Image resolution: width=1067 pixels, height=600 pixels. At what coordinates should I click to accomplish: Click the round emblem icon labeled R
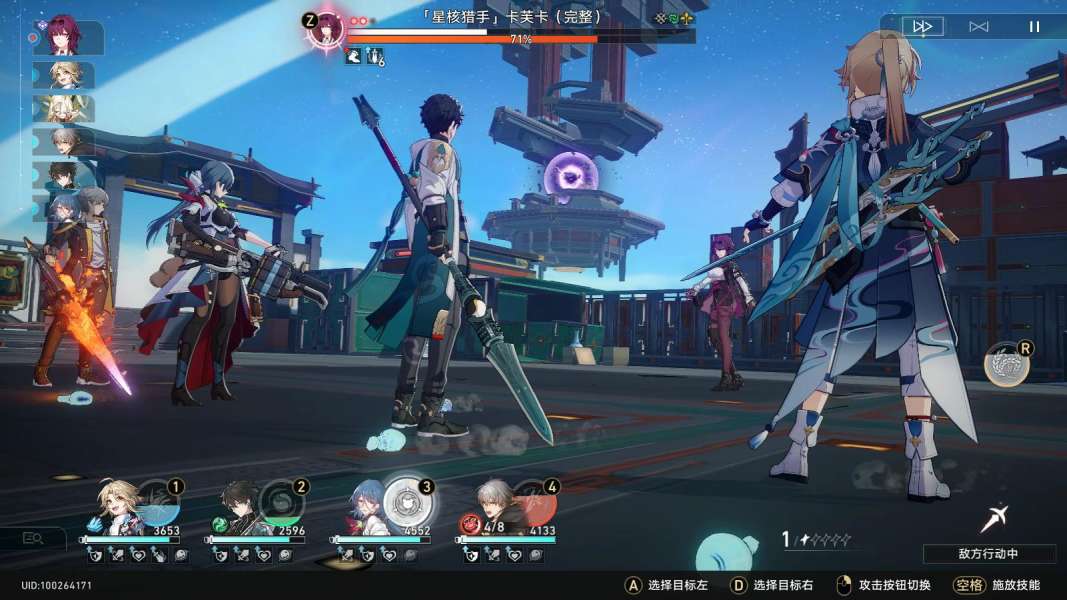(1005, 365)
